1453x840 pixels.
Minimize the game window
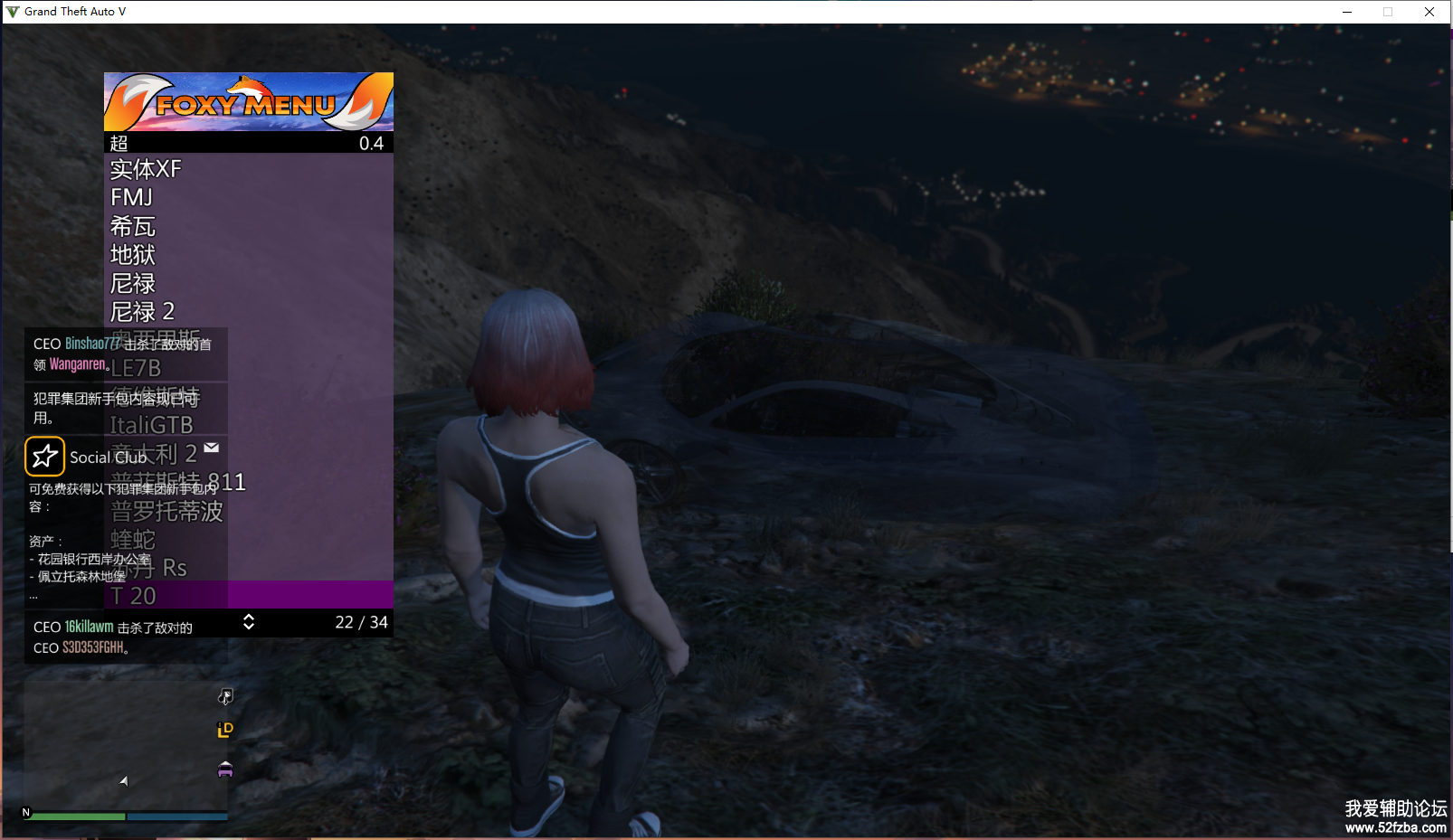1347,12
